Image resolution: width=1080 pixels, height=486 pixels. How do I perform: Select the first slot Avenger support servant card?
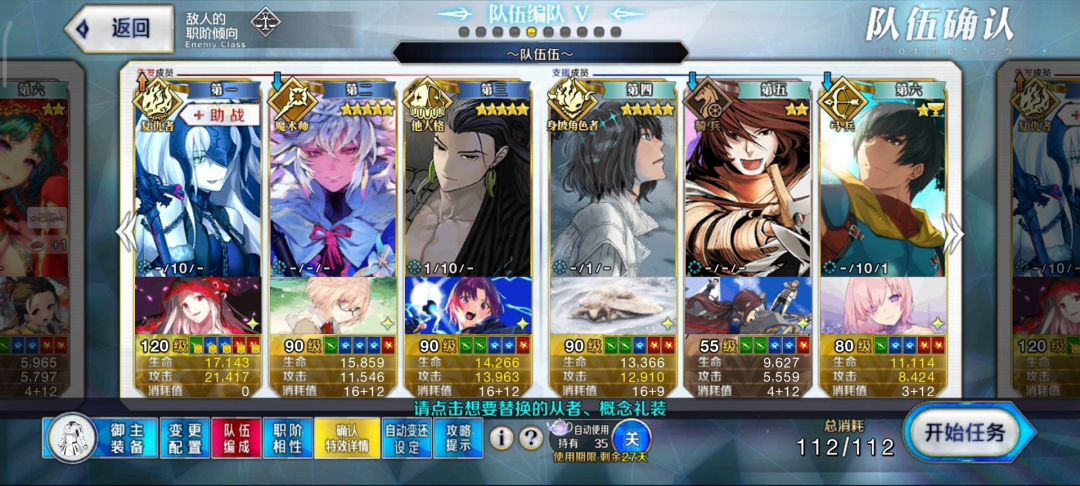click(197, 190)
